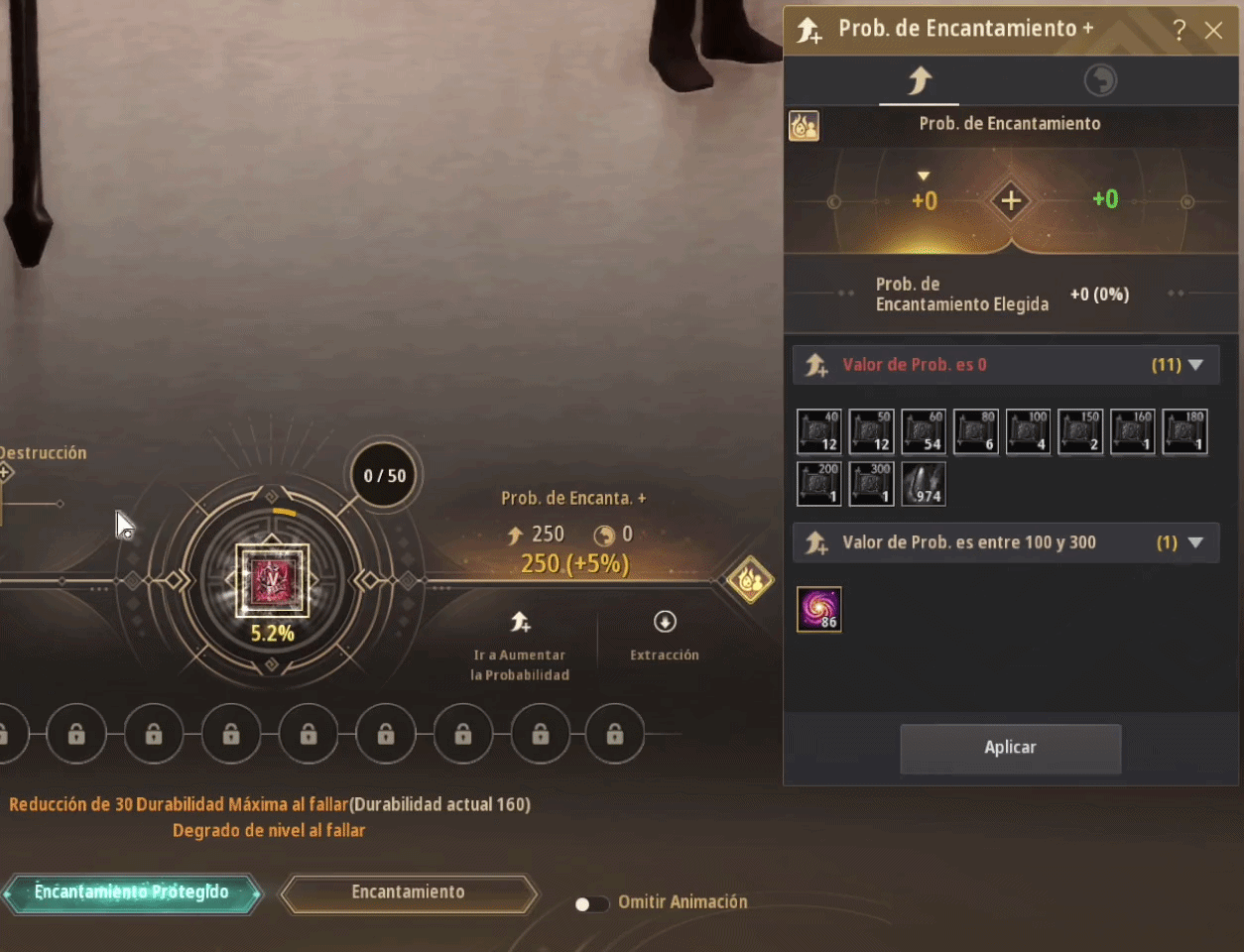Collapse the entre 100 y 300 section
The image size is (1244, 952).
1195,542
